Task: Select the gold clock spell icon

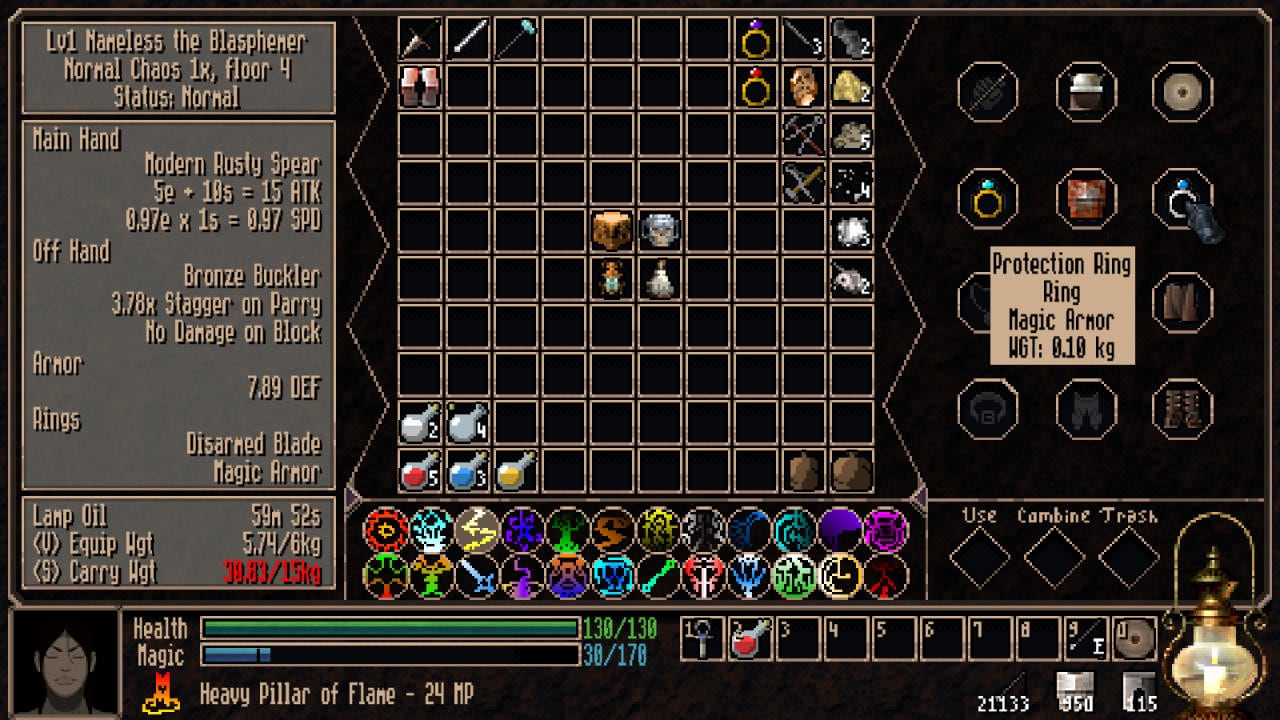Action: click(840, 576)
